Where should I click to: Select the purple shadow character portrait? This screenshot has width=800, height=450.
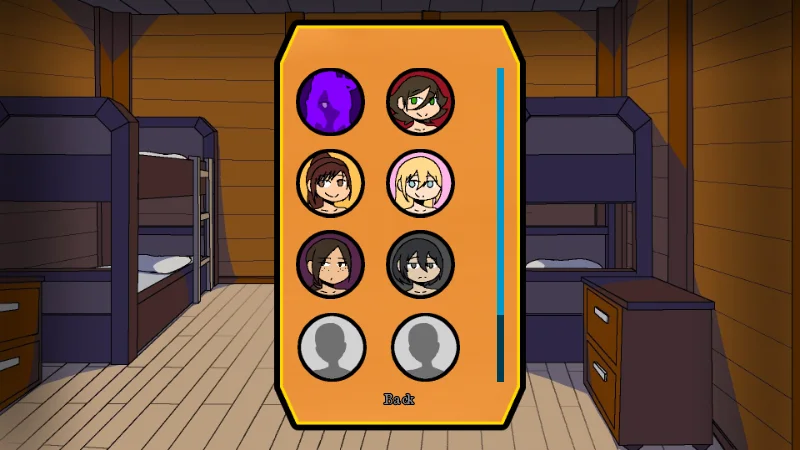(x=331, y=102)
